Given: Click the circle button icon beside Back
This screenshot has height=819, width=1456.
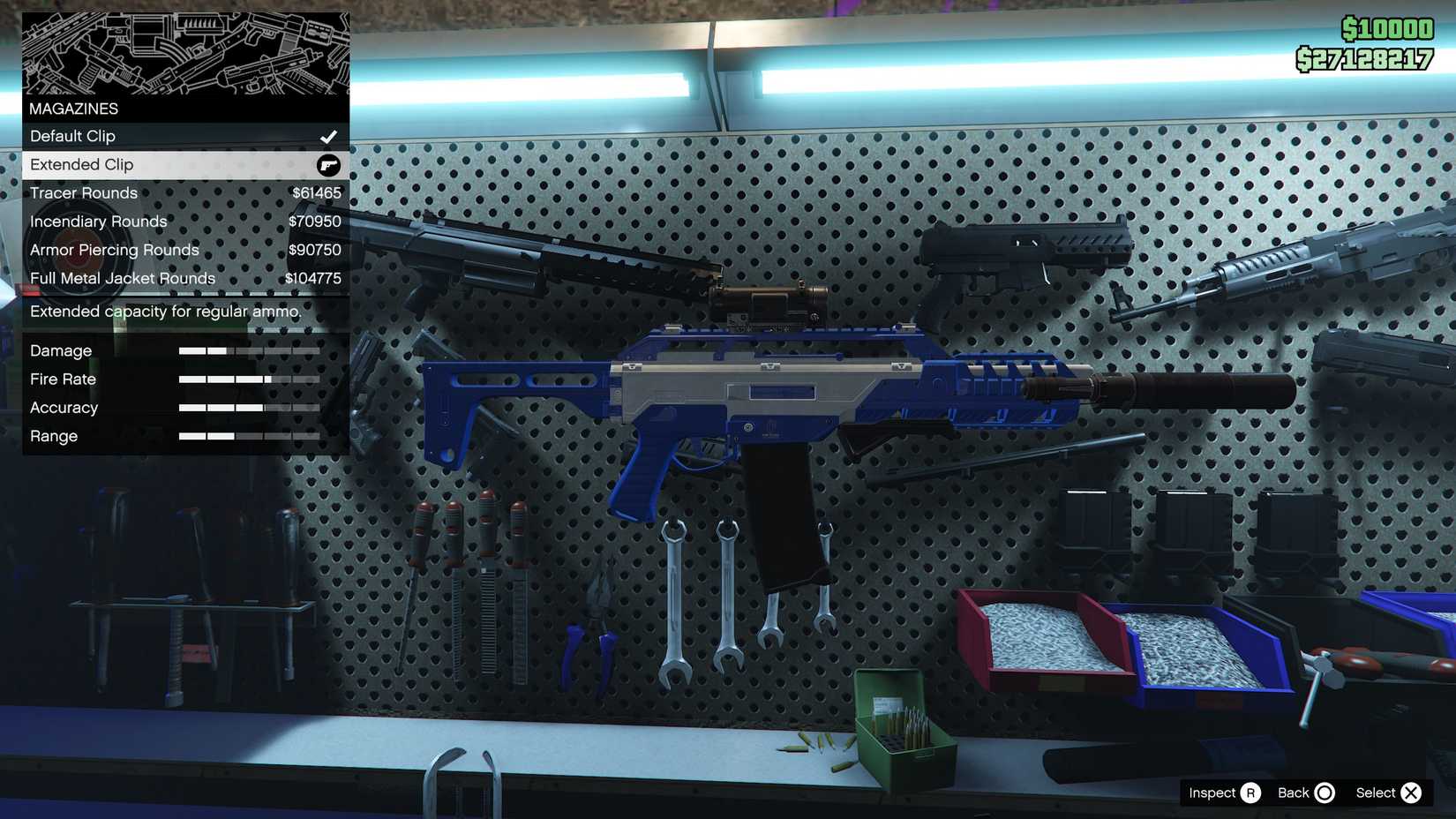Looking at the screenshot, I should tap(1327, 793).
